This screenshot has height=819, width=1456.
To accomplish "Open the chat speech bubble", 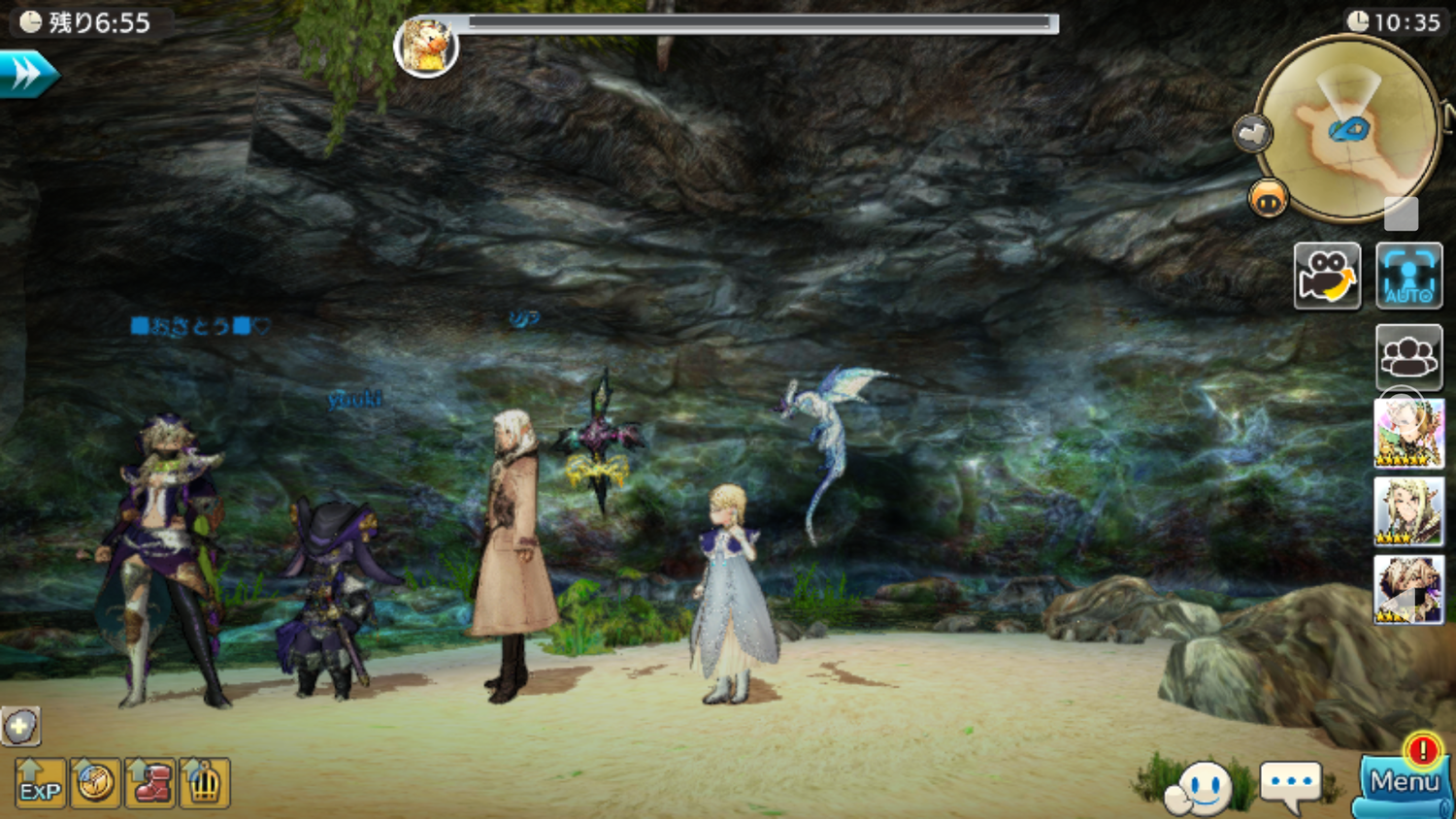I will click(x=1290, y=784).
